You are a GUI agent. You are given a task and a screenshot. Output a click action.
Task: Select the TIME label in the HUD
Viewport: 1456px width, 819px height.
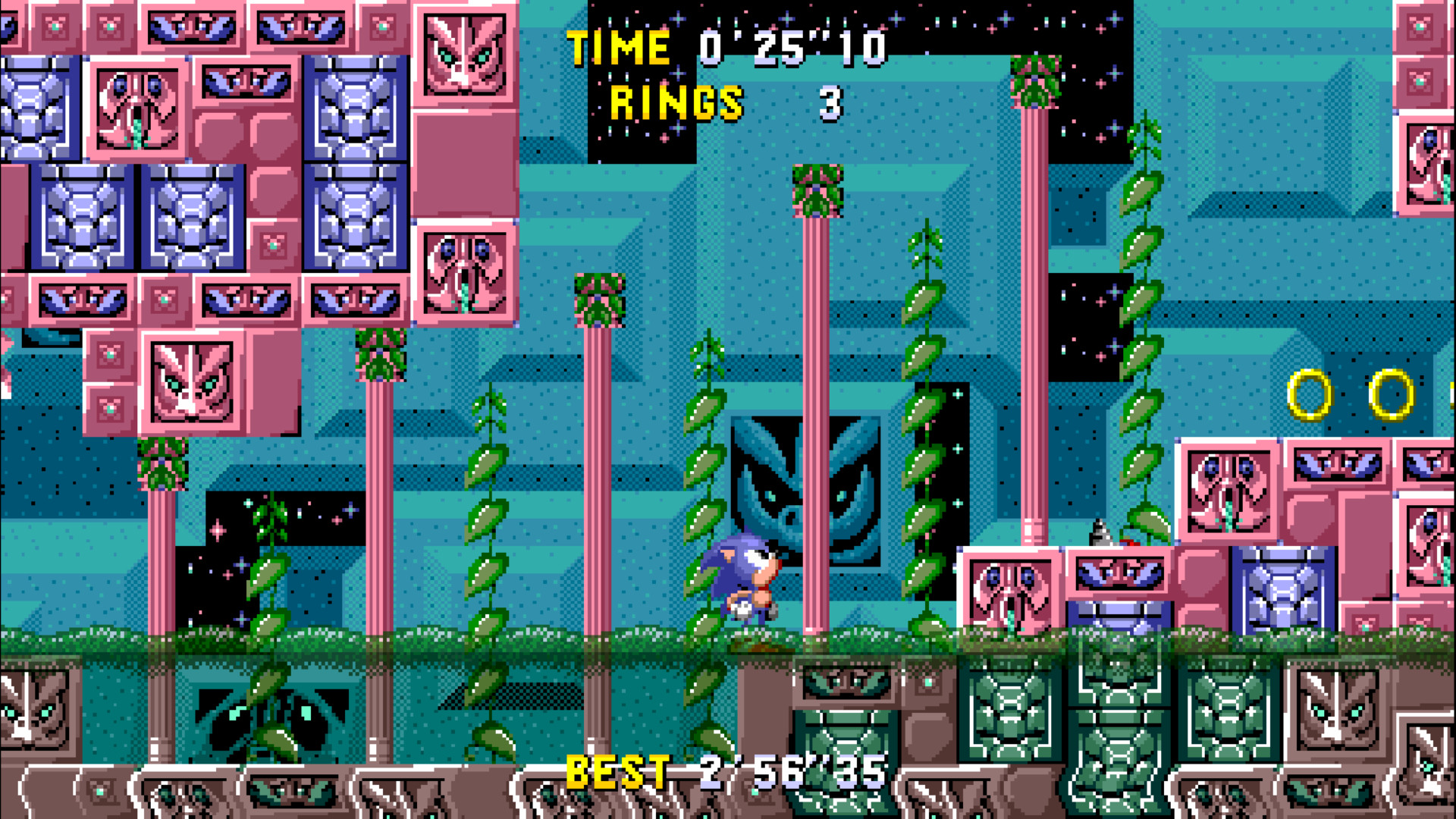(616, 47)
